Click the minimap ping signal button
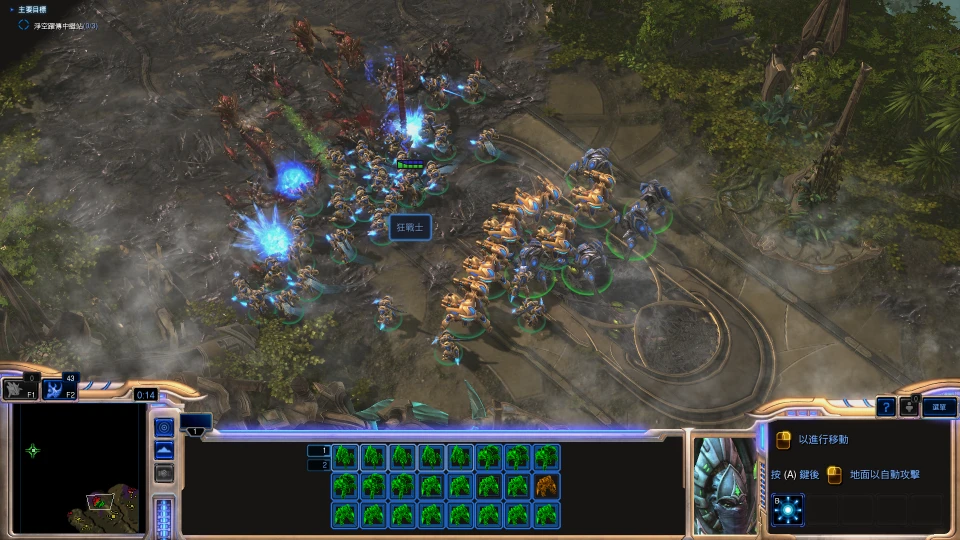Image resolution: width=960 pixels, height=540 pixels. [x=165, y=428]
